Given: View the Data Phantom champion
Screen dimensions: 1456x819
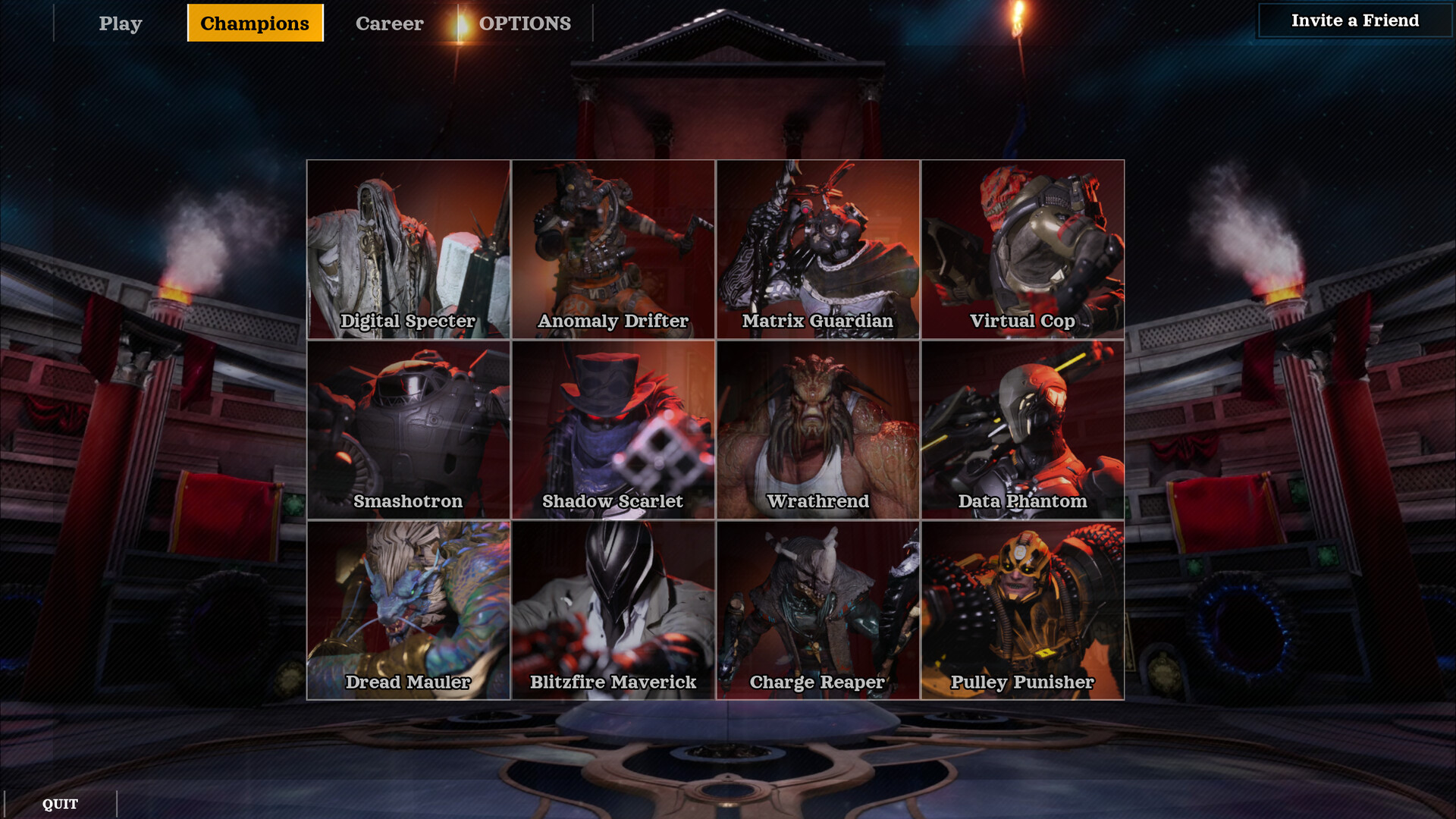Looking at the screenshot, I should pyautogui.click(x=1023, y=430).
